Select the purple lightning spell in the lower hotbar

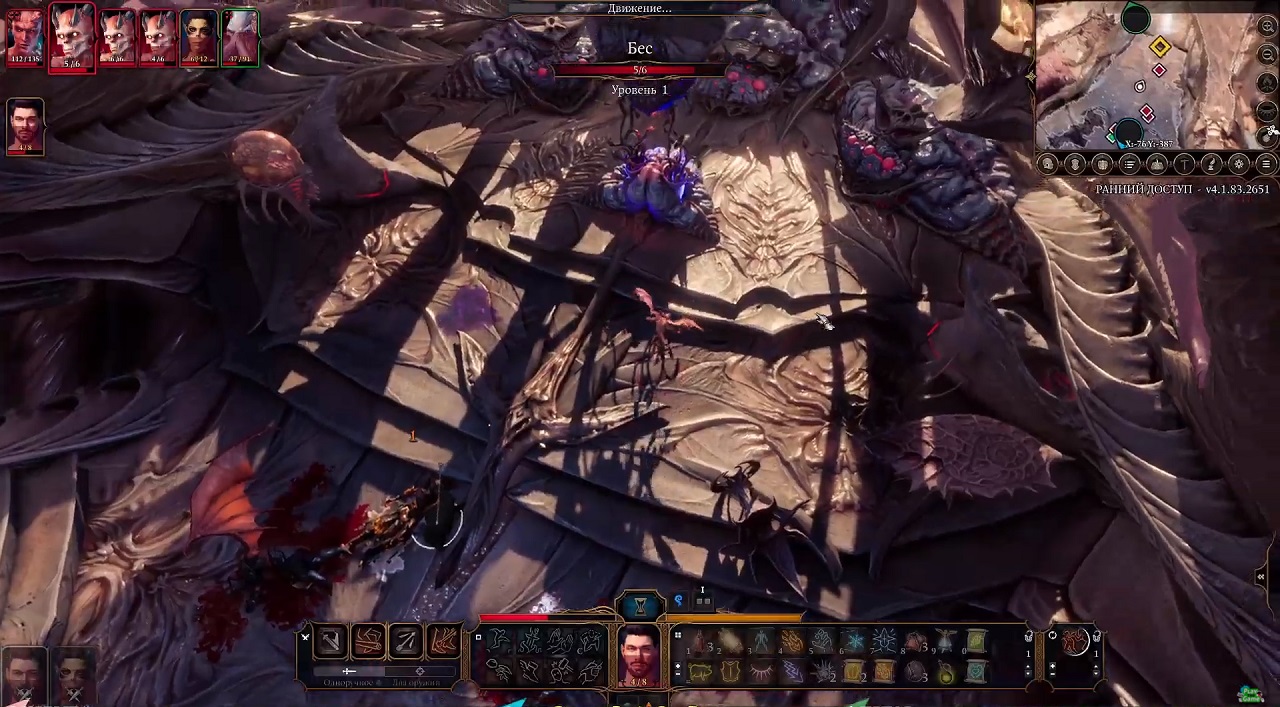[x=792, y=672]
